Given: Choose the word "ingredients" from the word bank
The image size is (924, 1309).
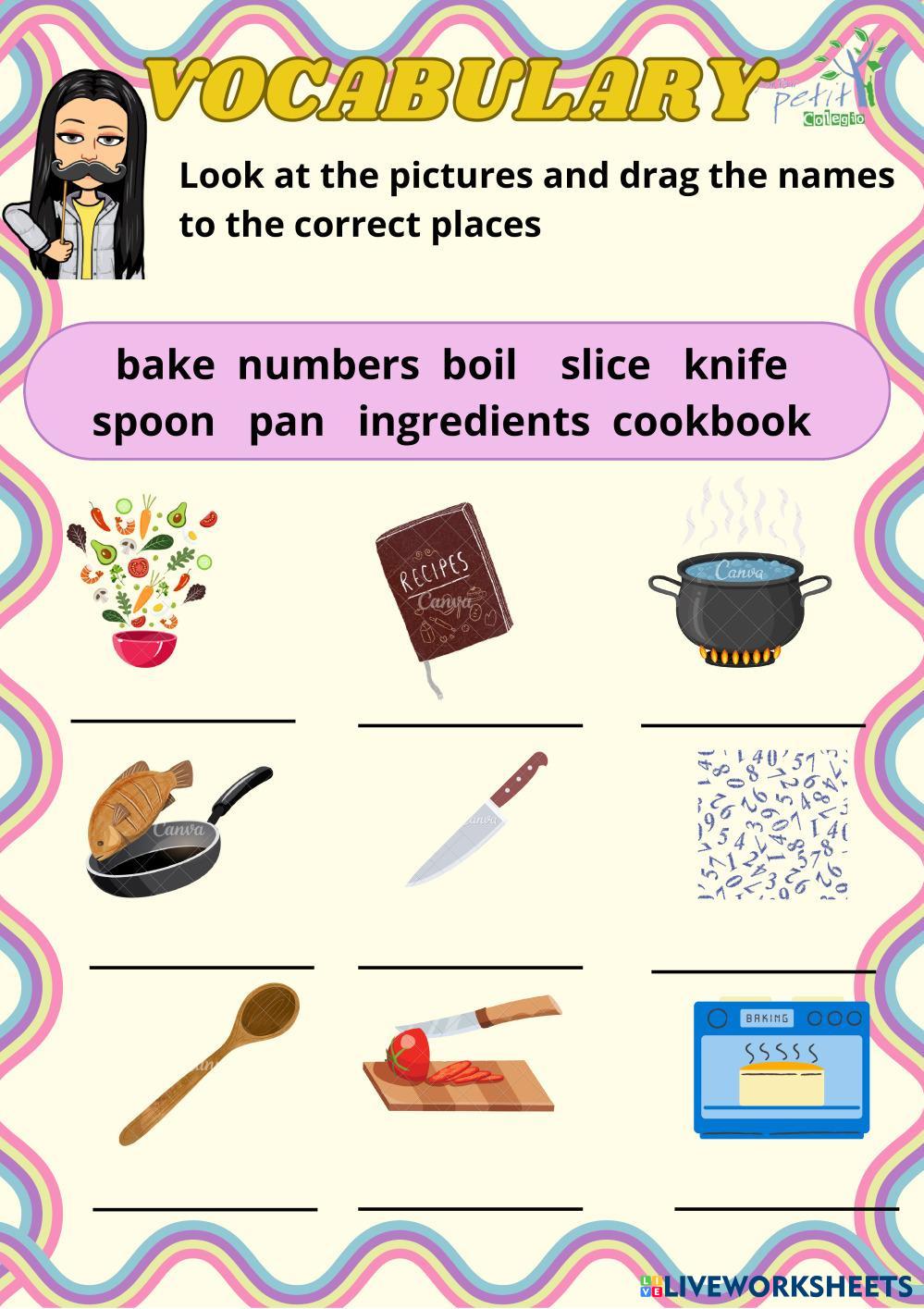Looking at the screenshot, I should click(474, 422).
